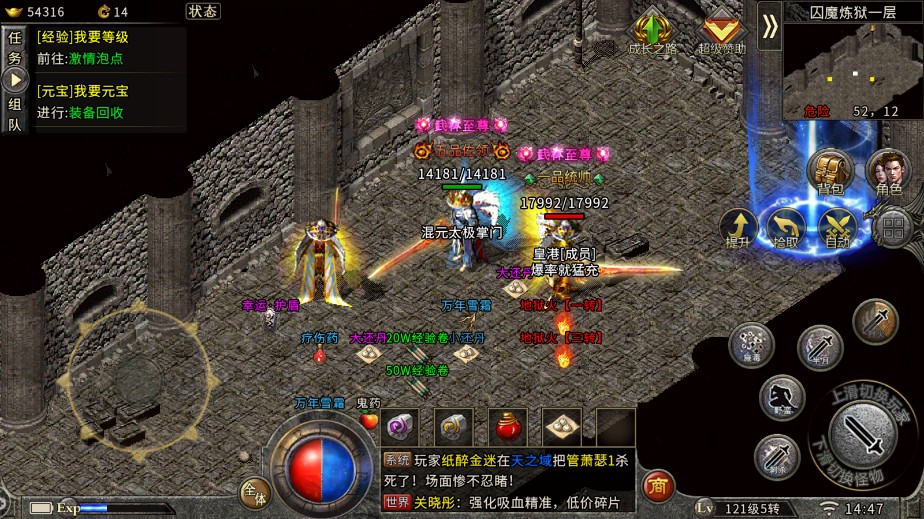The height and width of the screenshot is (519, 924).
Task: Cast the 刺杀 thrust skill
Action: coord(775,457)
